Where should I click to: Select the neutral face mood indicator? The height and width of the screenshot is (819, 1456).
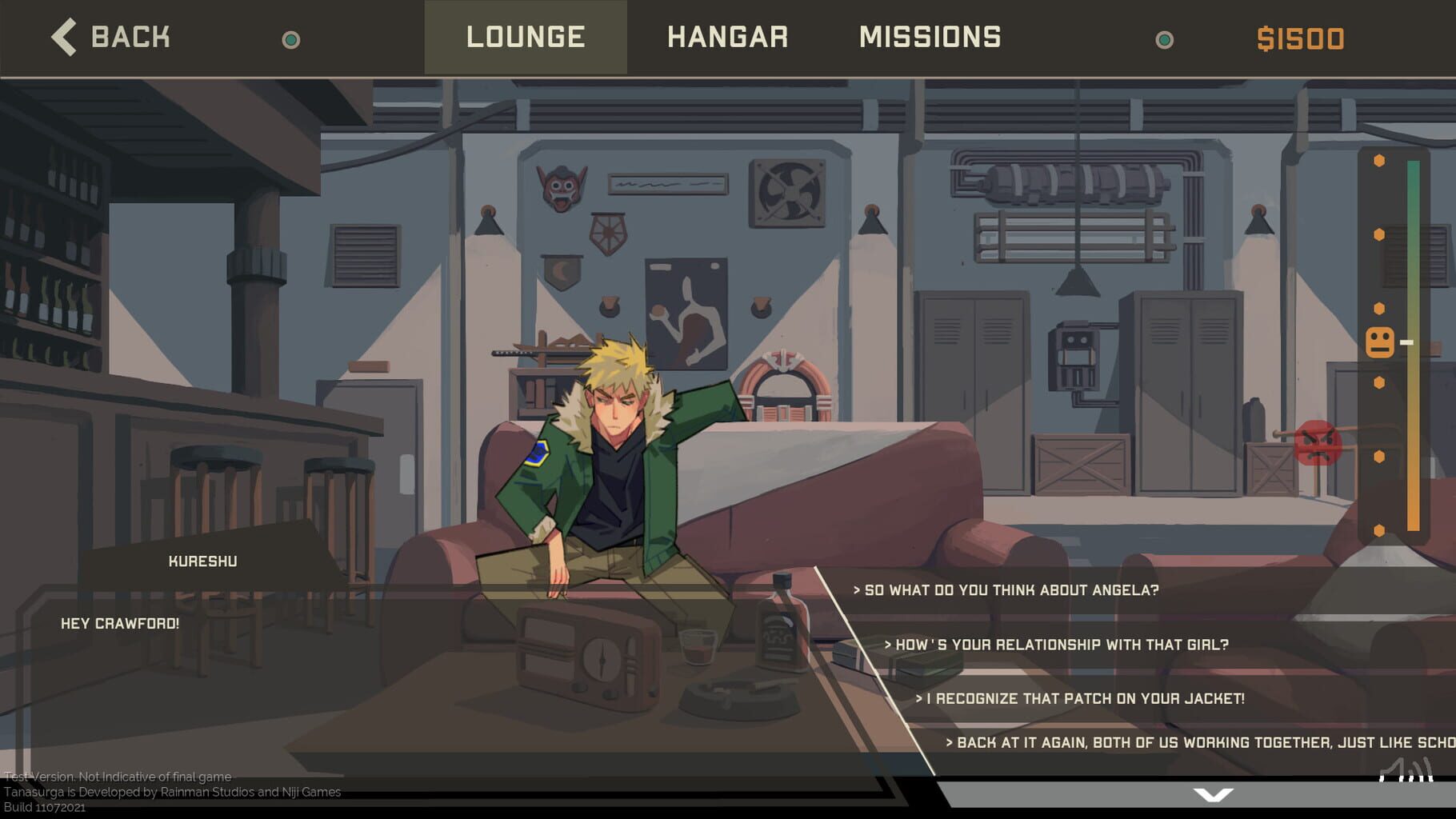pyautogui.click(x=1378, y=342)
